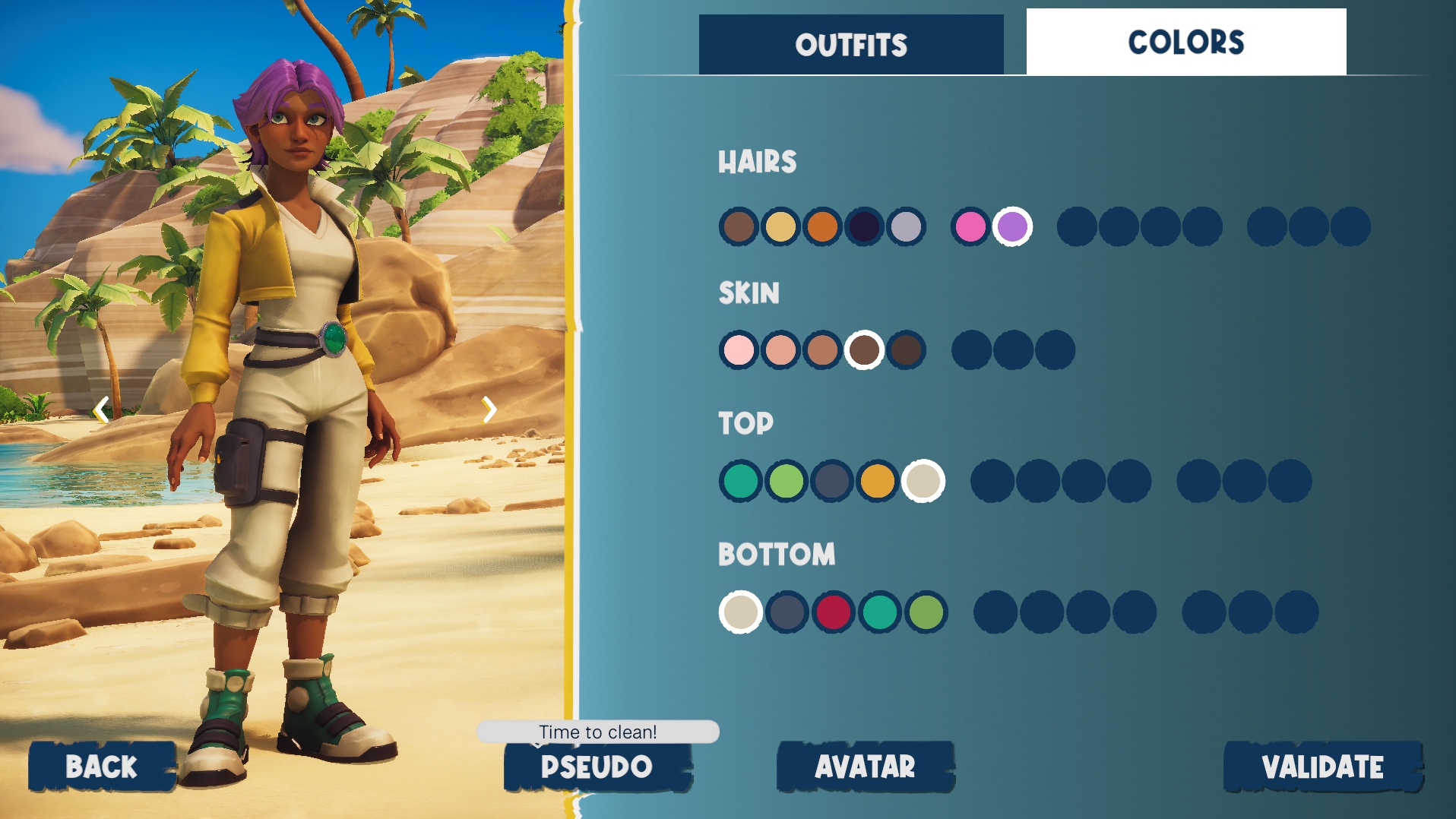Open the Pseudo name editor
1456x819 pixels.
pos(597,767)
